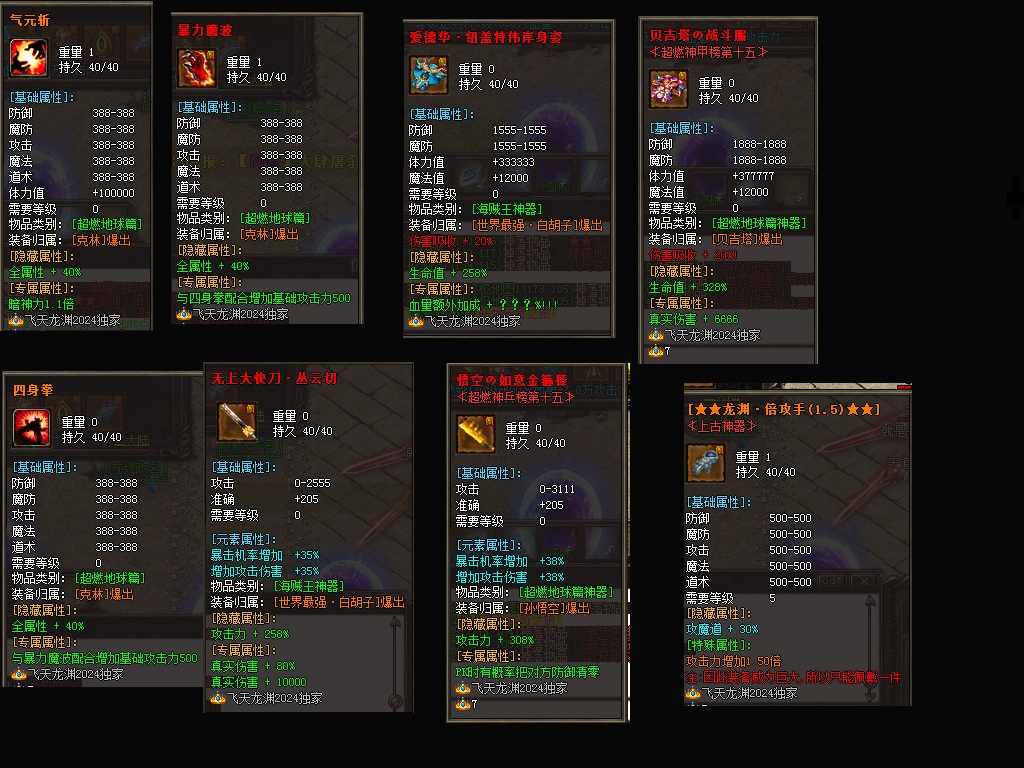The height and width of the screenshot is (768, 1024).
Task: Choose the 悟空の如意金箍棒 golden staff icon
Action: 476,434
